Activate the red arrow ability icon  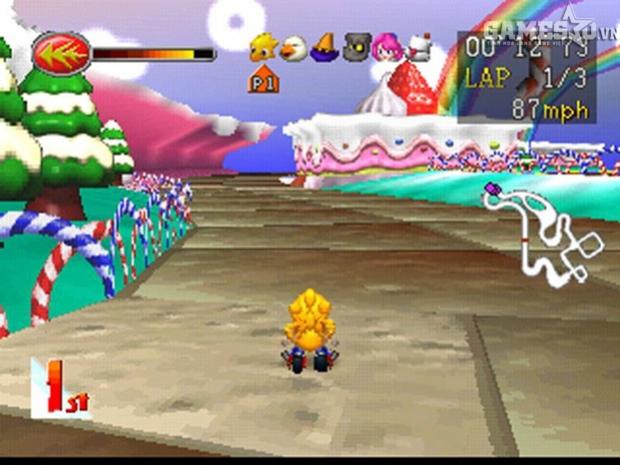(61, 53)
